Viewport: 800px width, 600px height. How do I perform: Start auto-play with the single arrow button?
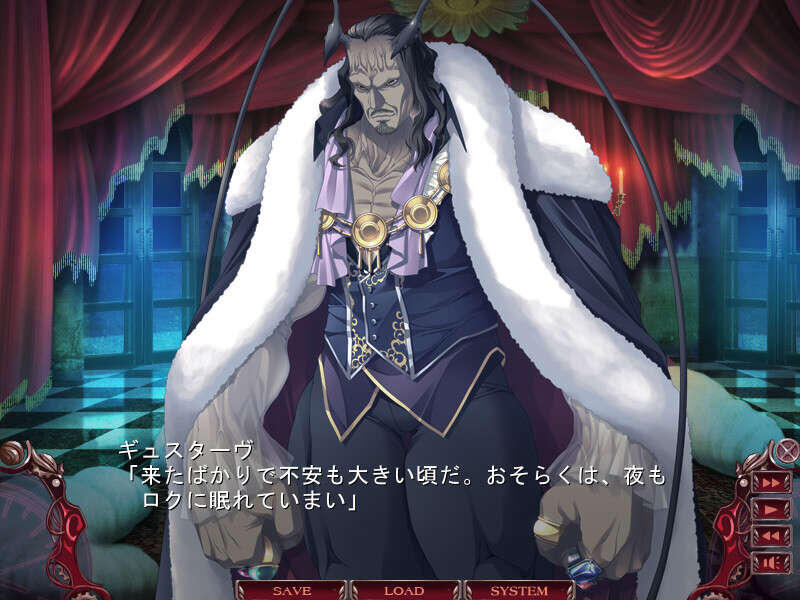coord(772,508)
